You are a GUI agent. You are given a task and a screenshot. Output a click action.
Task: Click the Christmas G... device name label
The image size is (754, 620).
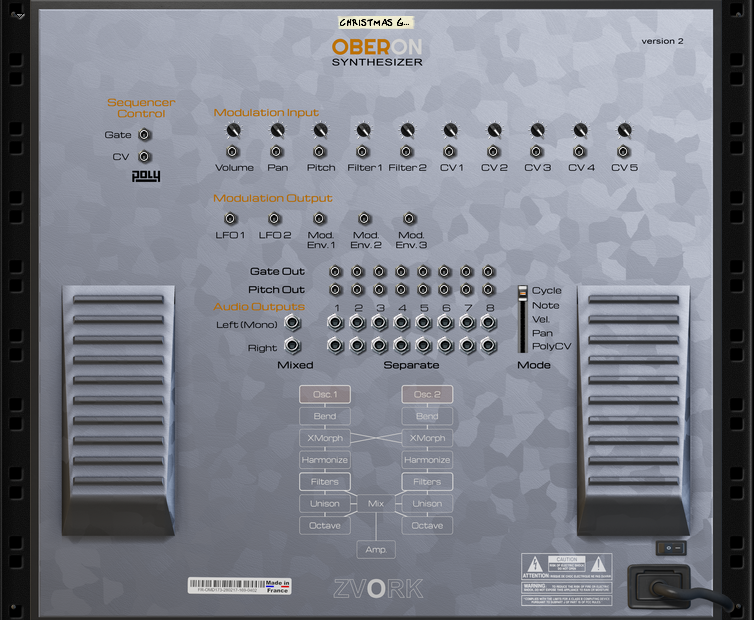375,22
